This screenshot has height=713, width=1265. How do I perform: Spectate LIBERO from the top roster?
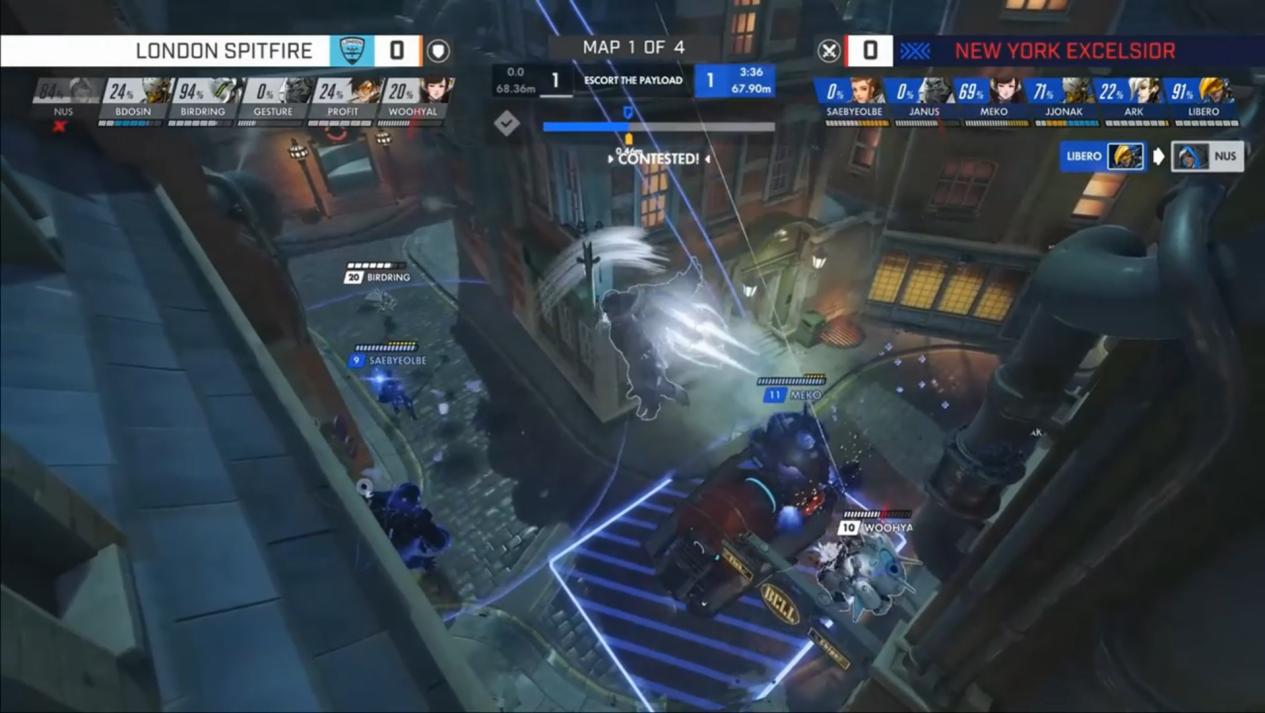point(1204,99)
